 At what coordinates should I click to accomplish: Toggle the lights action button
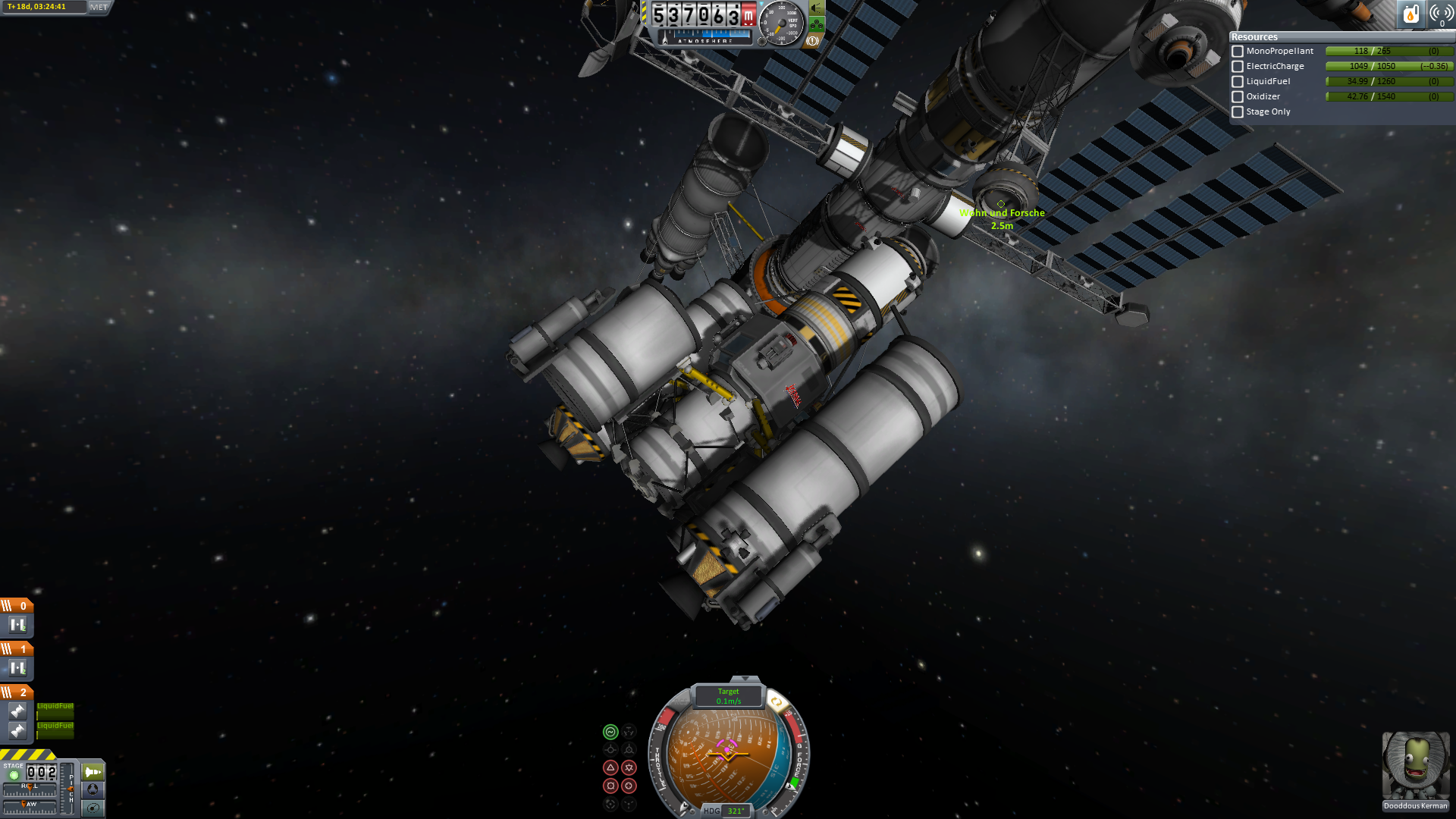click(x=817, y=8)
